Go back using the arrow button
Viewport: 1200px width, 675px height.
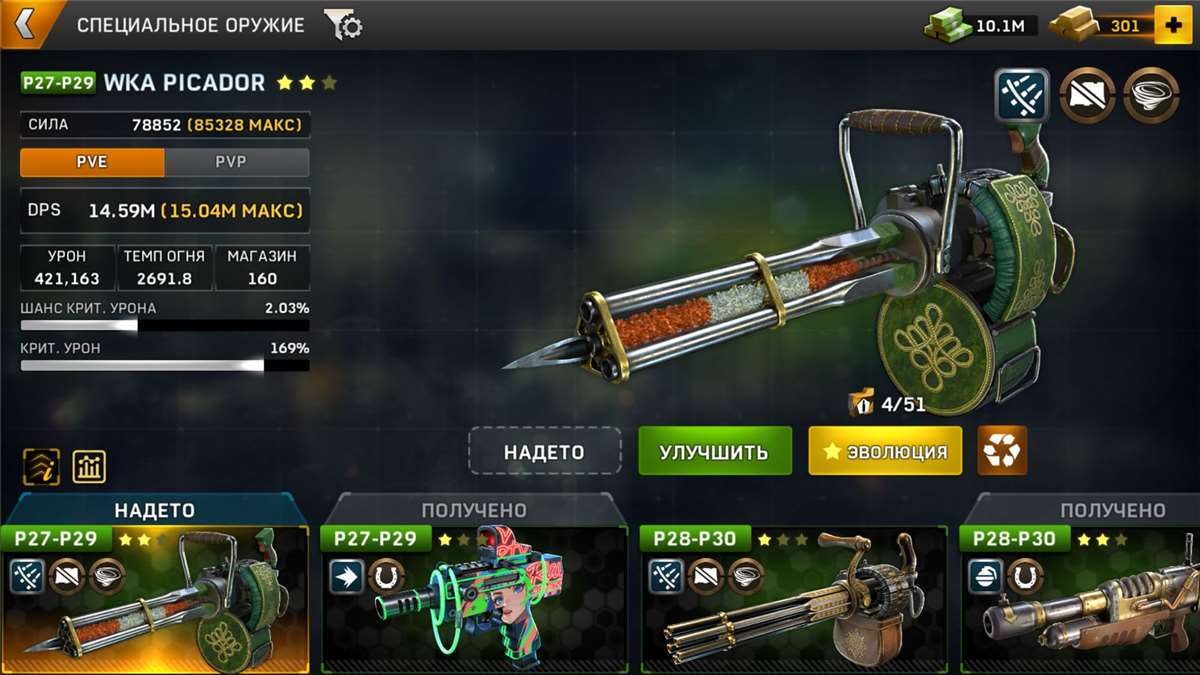click(24, 25)
